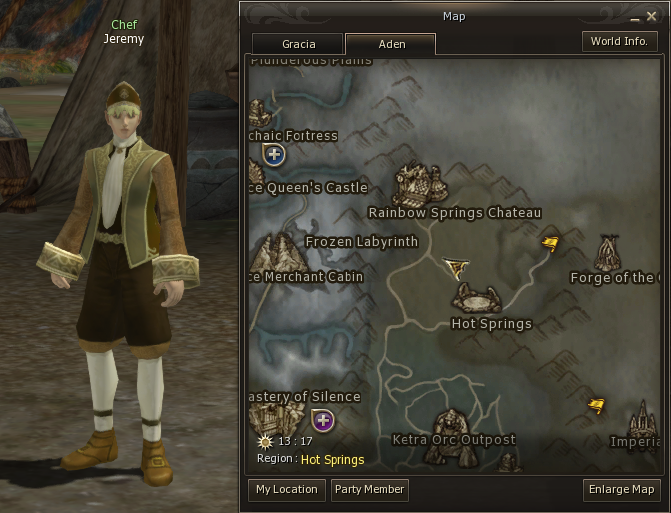Show My Location on the map
The width and height of the screenshot is (671, 513).
coord(287,490)
